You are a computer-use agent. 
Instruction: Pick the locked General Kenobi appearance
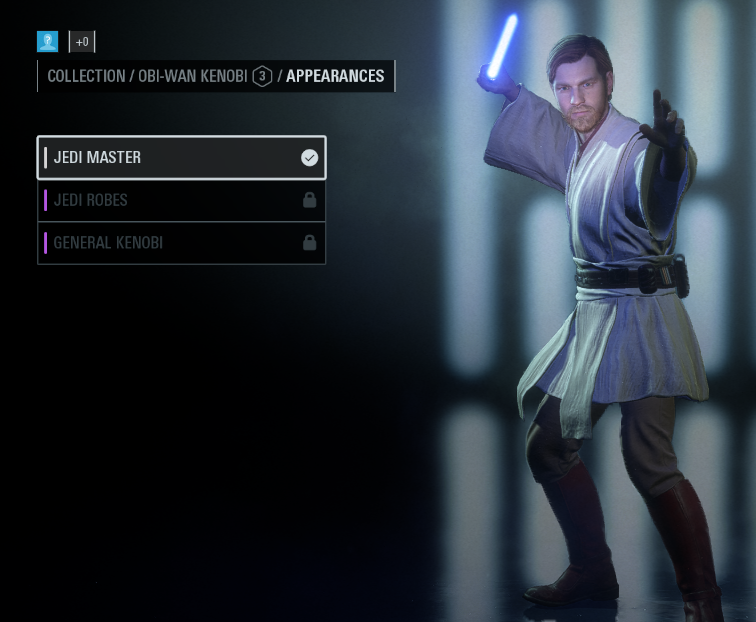pyautogui.click(x=181, y=243)
